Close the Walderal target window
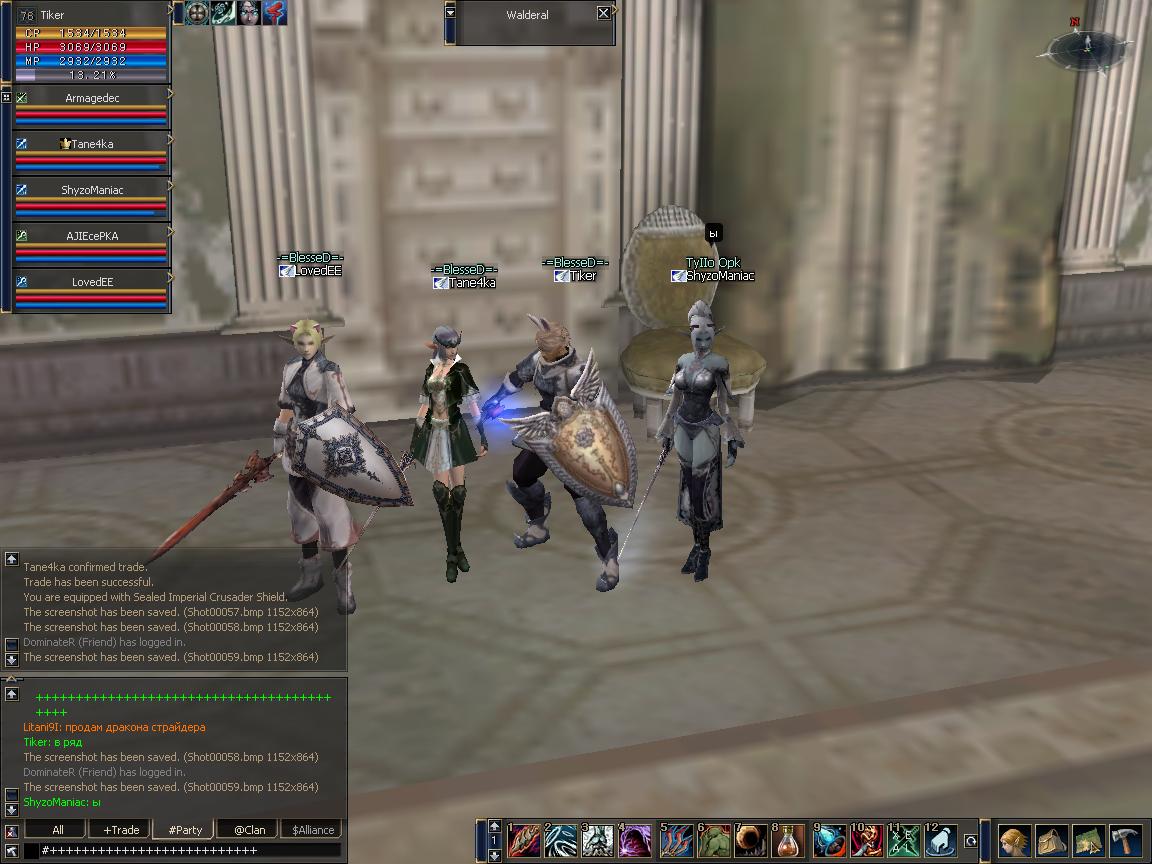The height and width of the screenshot is (864, 1152). pos(603,13)
